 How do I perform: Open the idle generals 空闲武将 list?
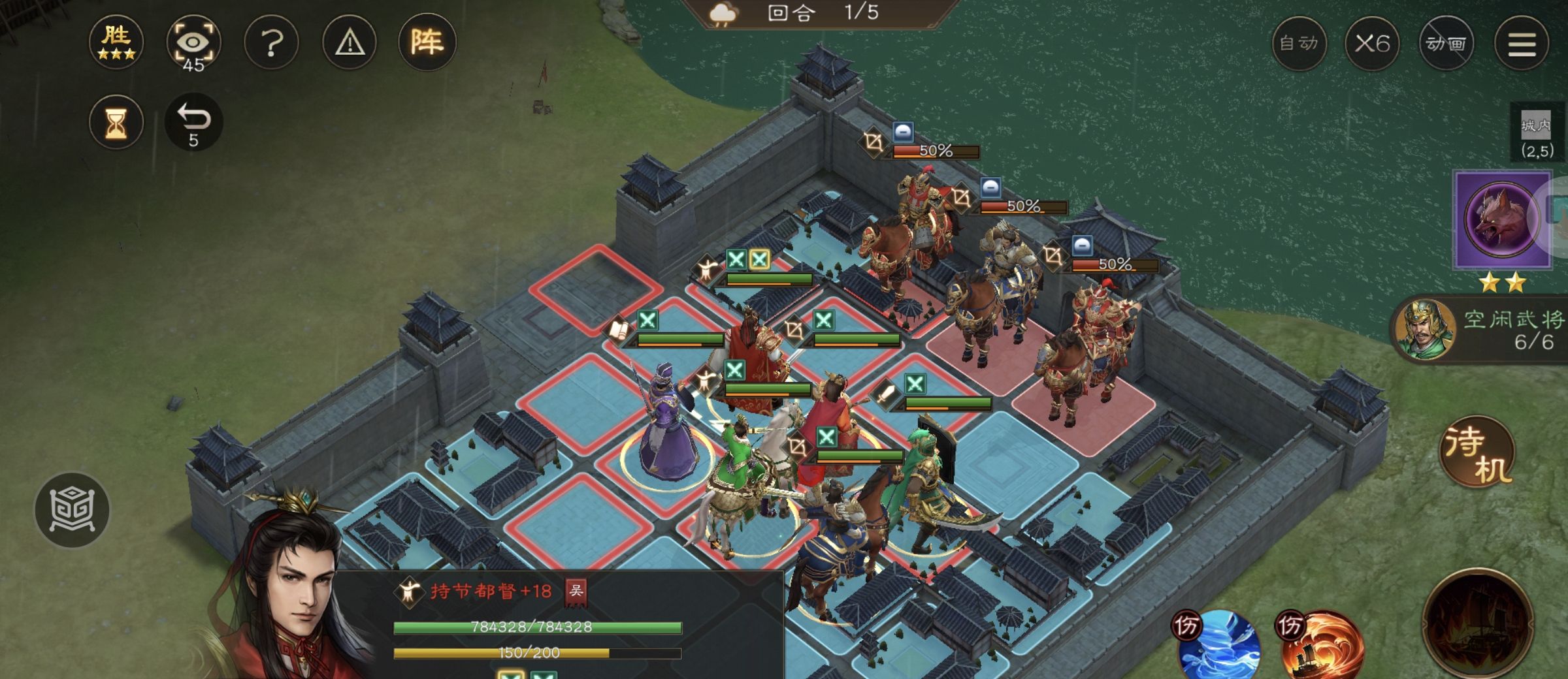(x=1480, y=330)
